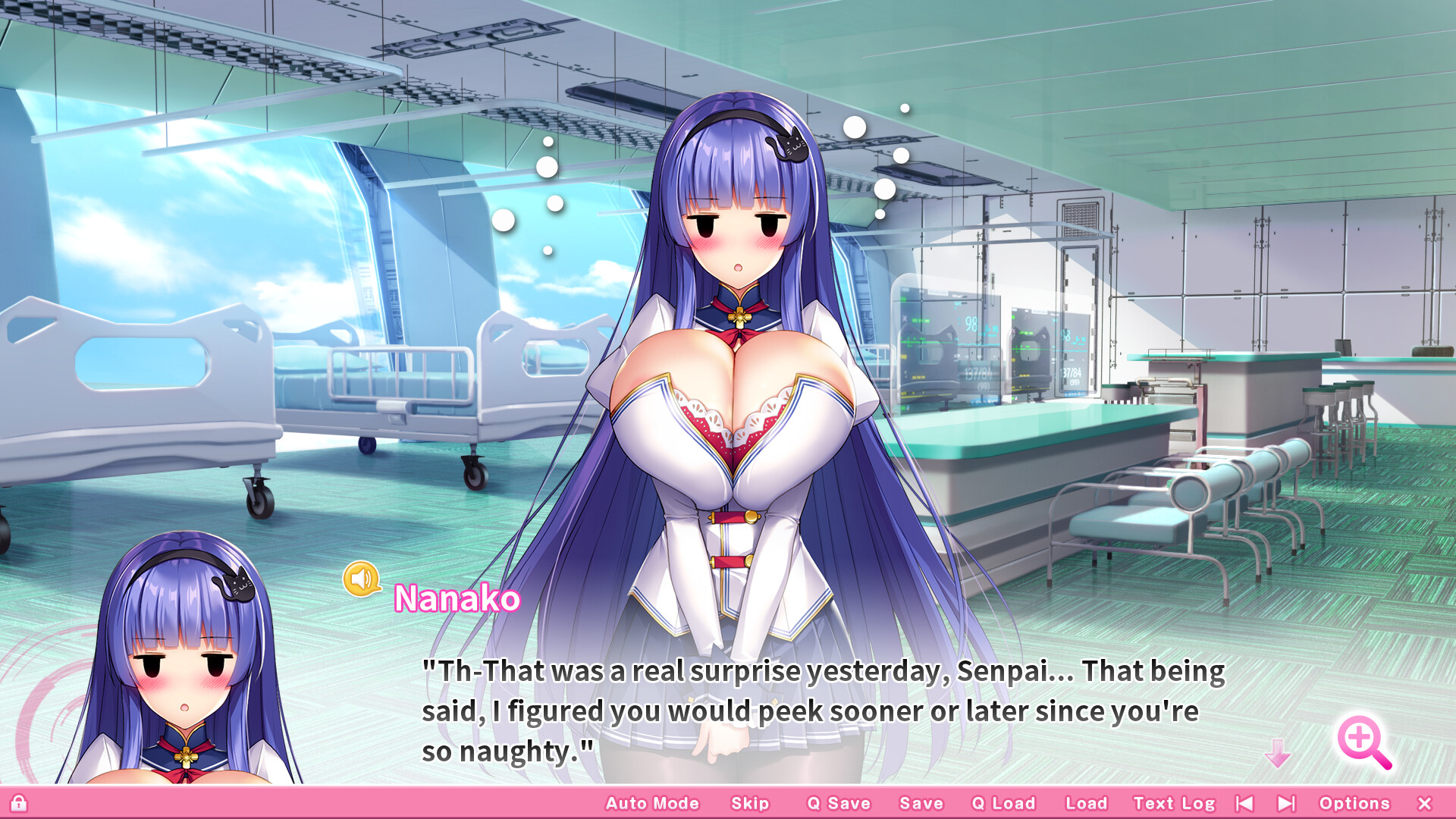
Task: Quick save with Q Save
Action: tap(839, 803)
